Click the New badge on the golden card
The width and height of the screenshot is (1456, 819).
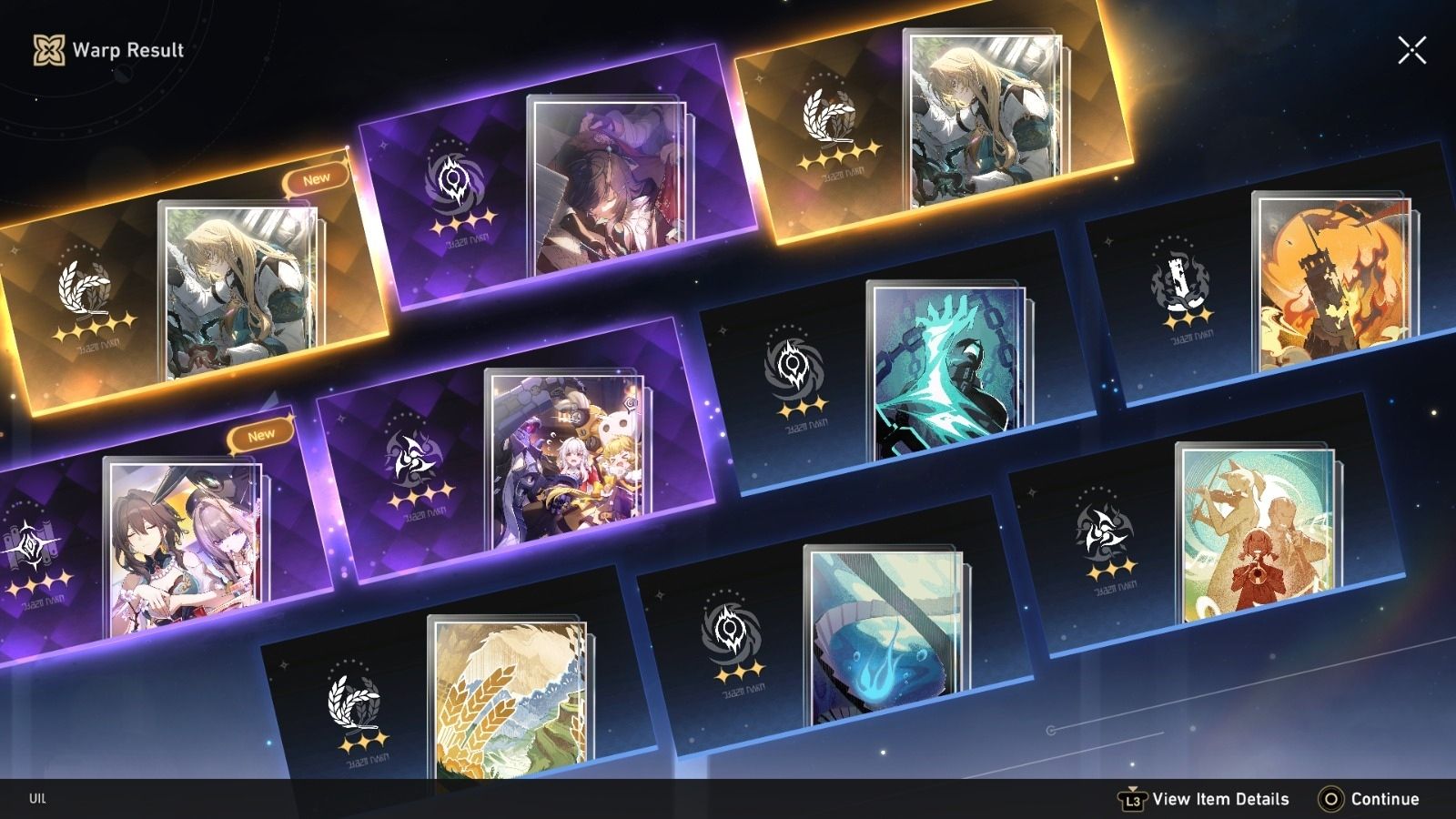[315, 178]
